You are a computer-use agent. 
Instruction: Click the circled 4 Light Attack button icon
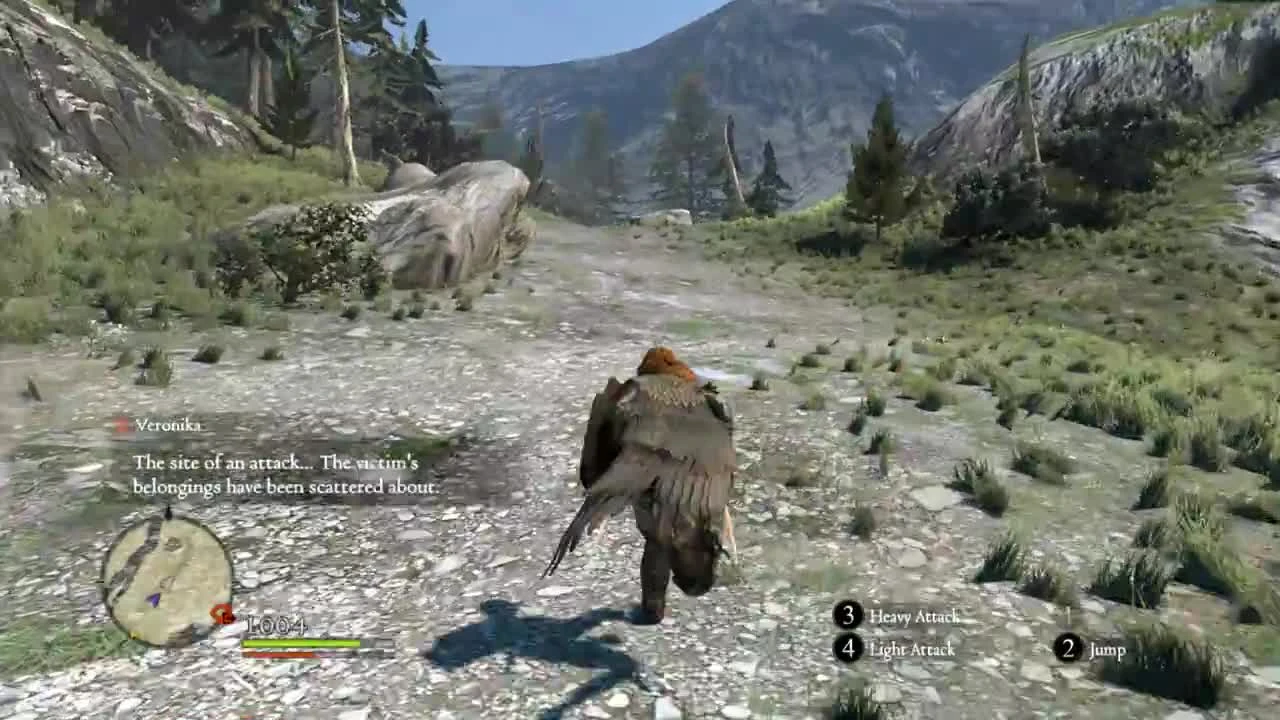coord(849,648)
